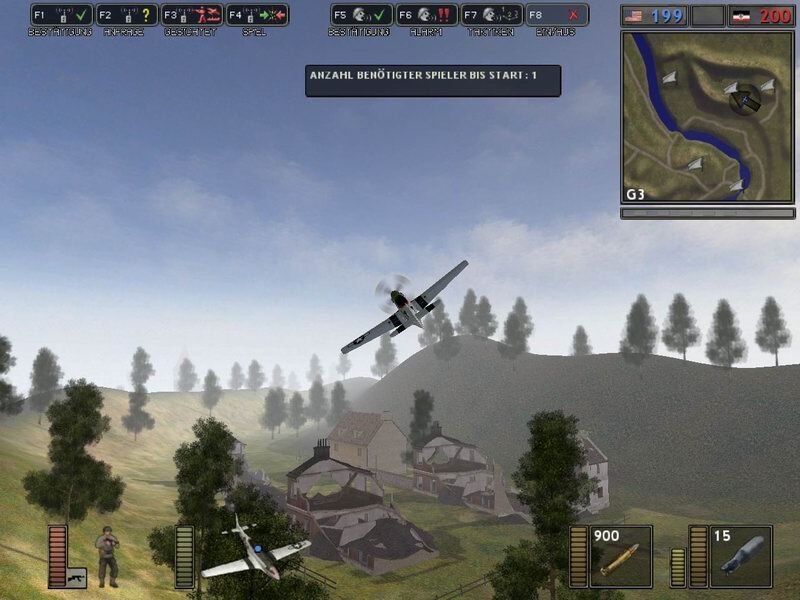Click the aircraft status icon
Image resolution: width=800 pixels, height=600 pixels.
255,552
